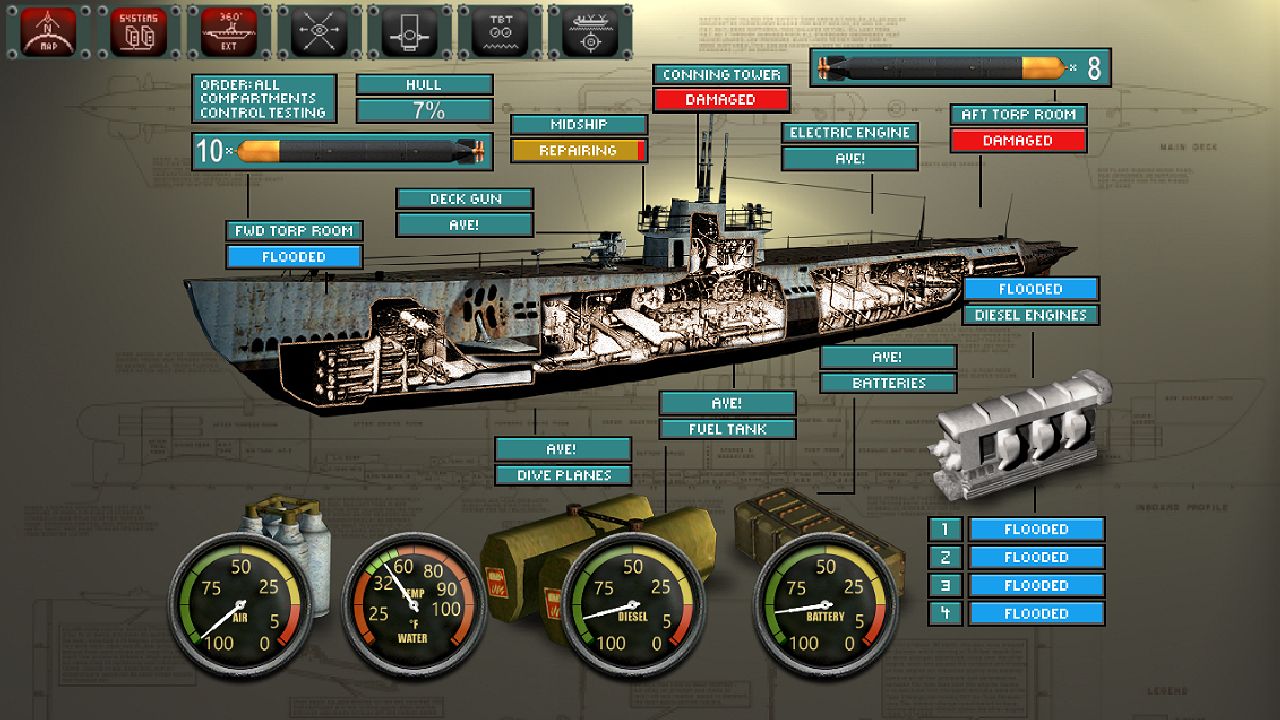This screenshot has height=720, width=1280.
Task: Toggle the FWD TORP ROOM flooded status
Action: (x=292, y=257)
